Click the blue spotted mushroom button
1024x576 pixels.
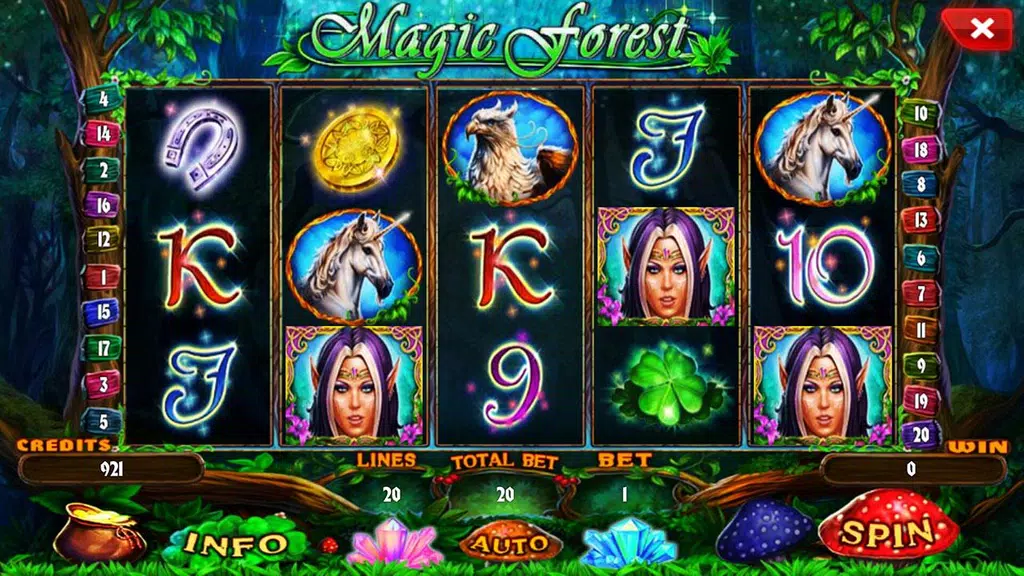[764, 532]
